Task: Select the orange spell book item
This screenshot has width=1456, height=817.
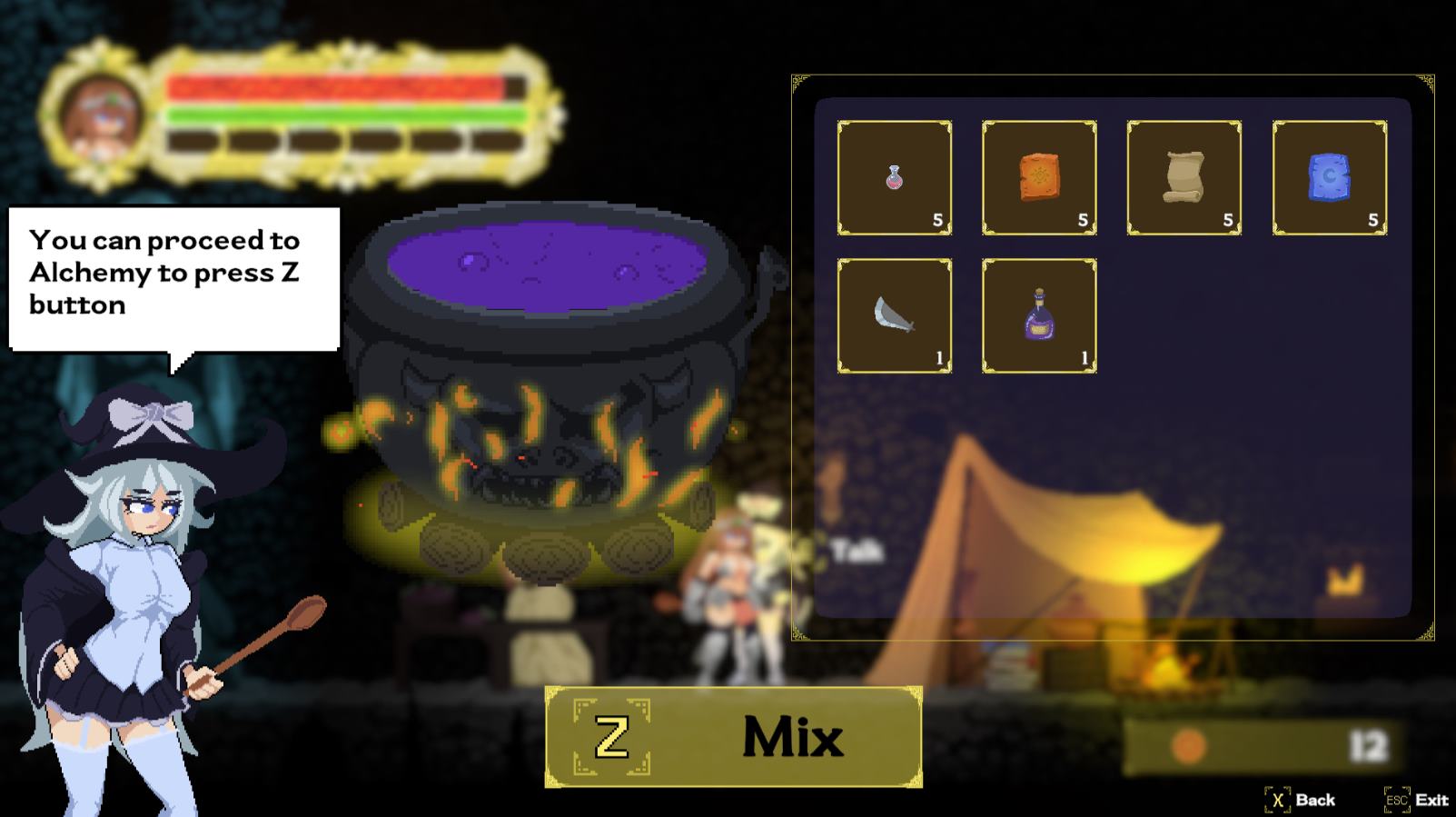Action: pos(1038,177)
